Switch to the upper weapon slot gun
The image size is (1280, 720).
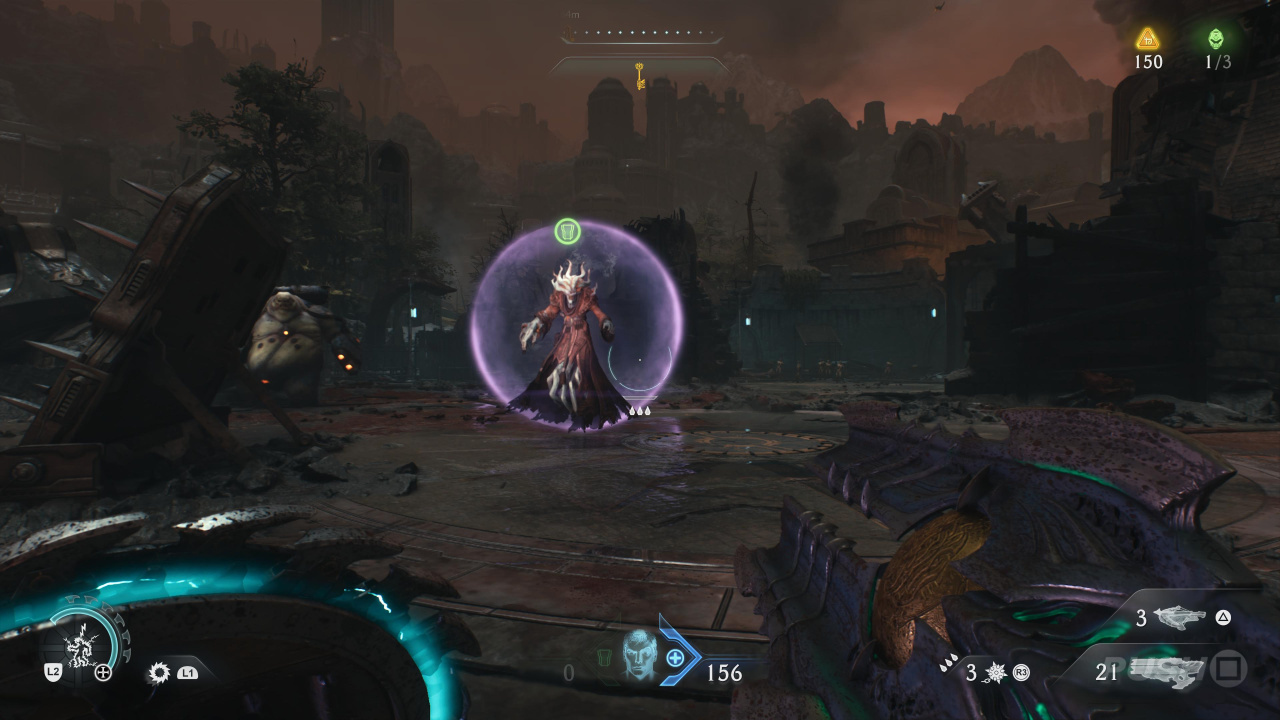[x=1180, y=618]
